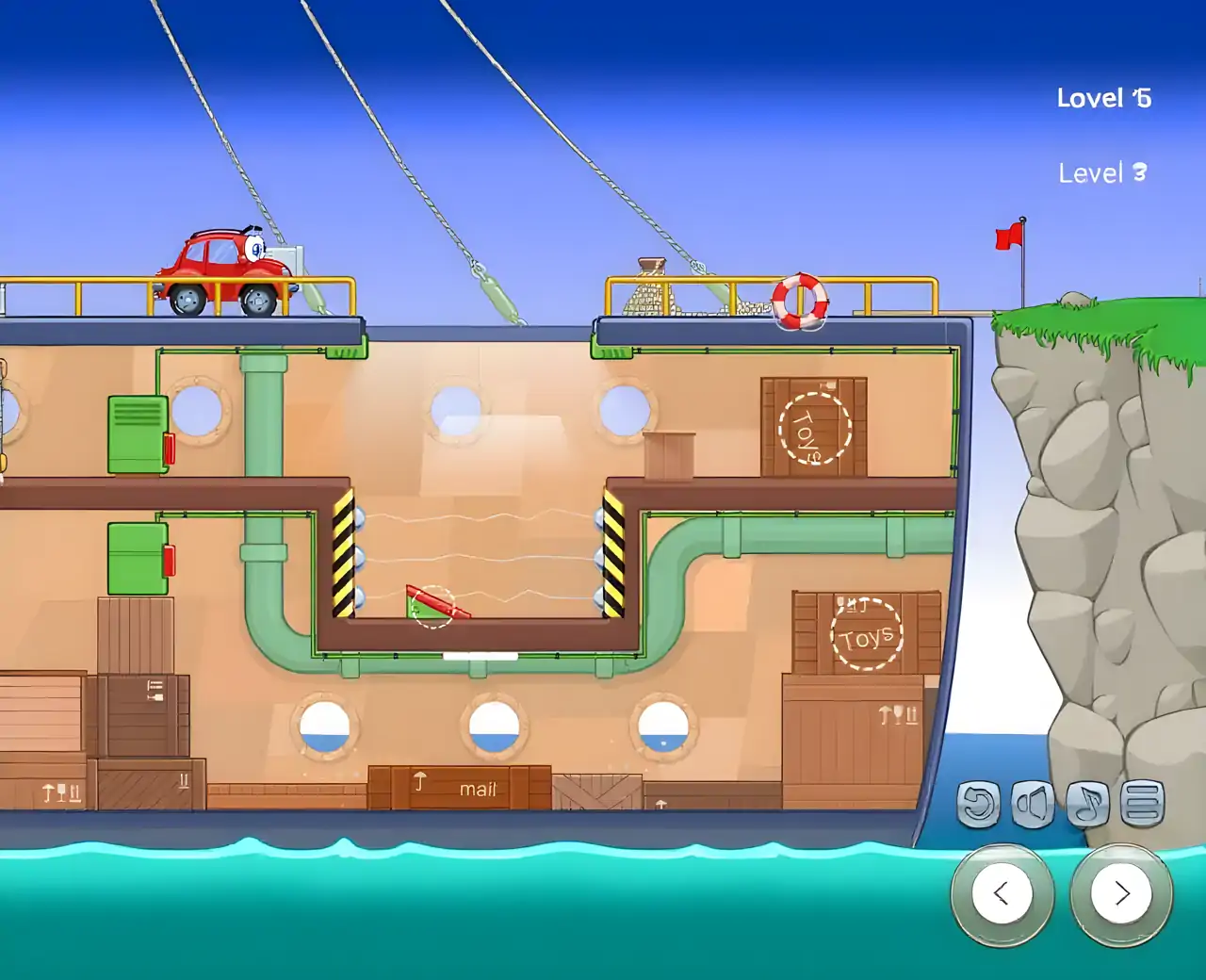Toggle sound effects with the speaker icon

pyautogui.click(x=1033, y=804)
